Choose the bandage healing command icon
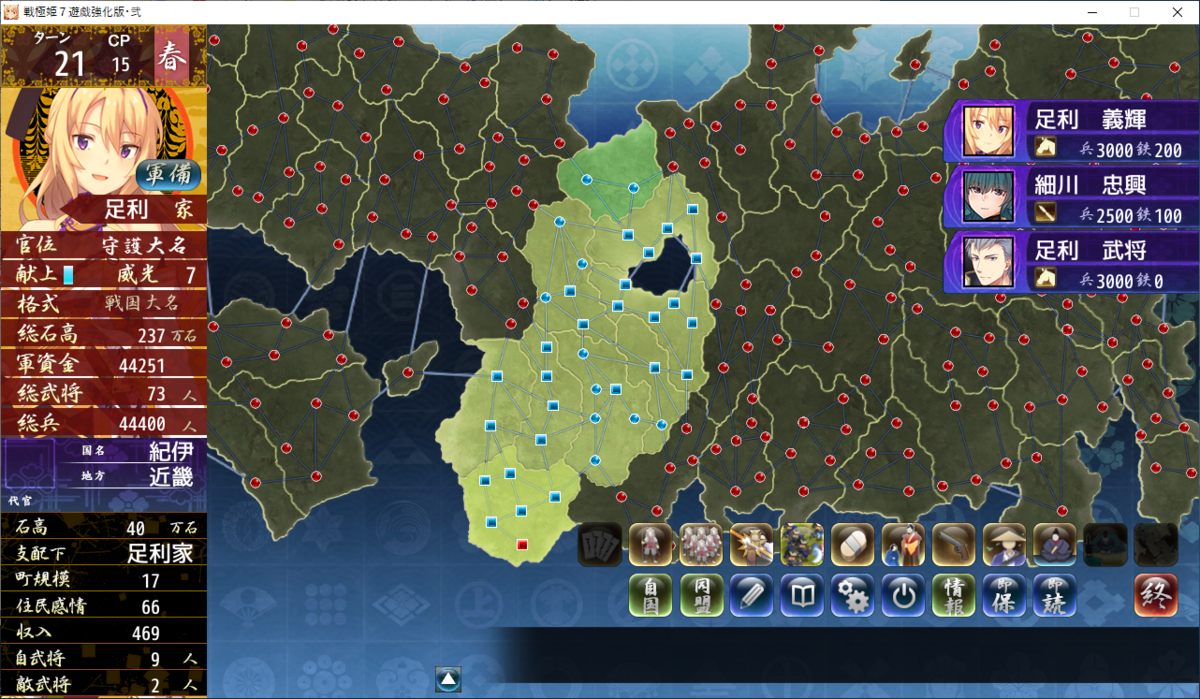 (852, 545)
